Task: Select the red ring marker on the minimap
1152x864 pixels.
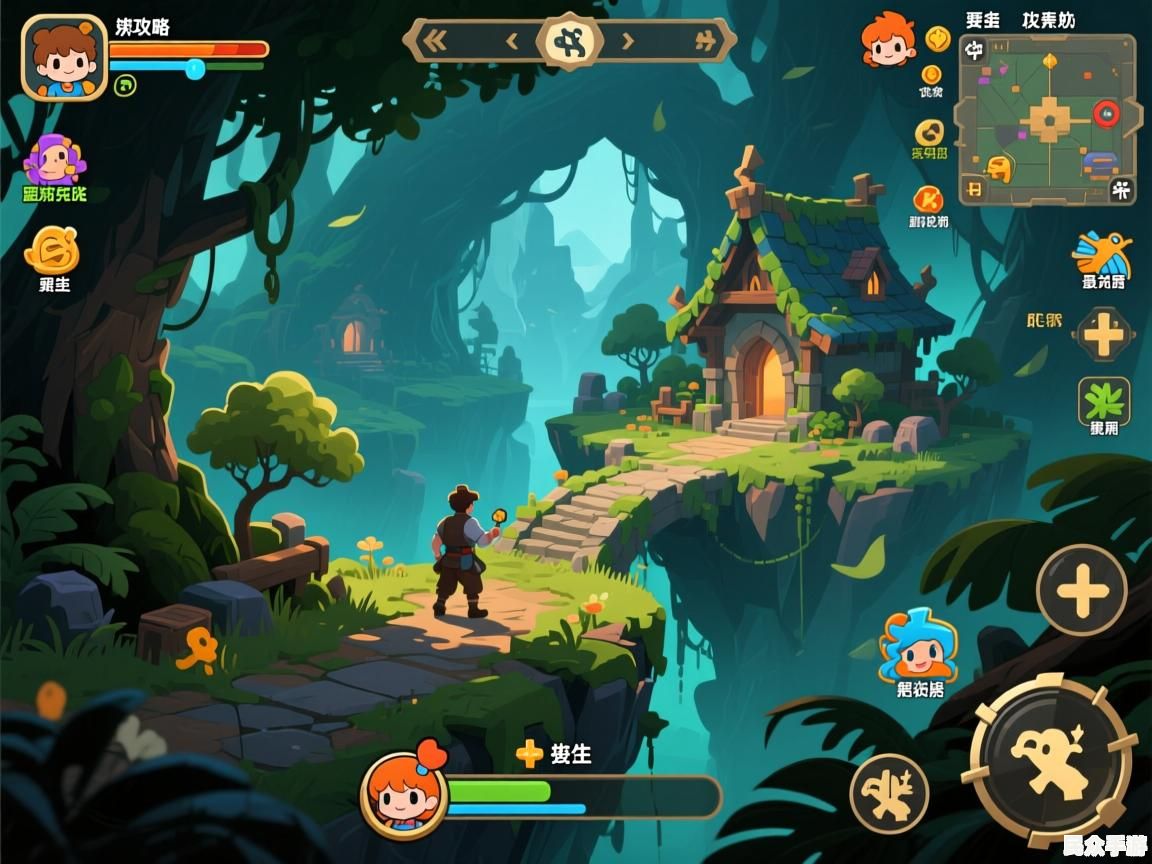Action: point(1106,113)
